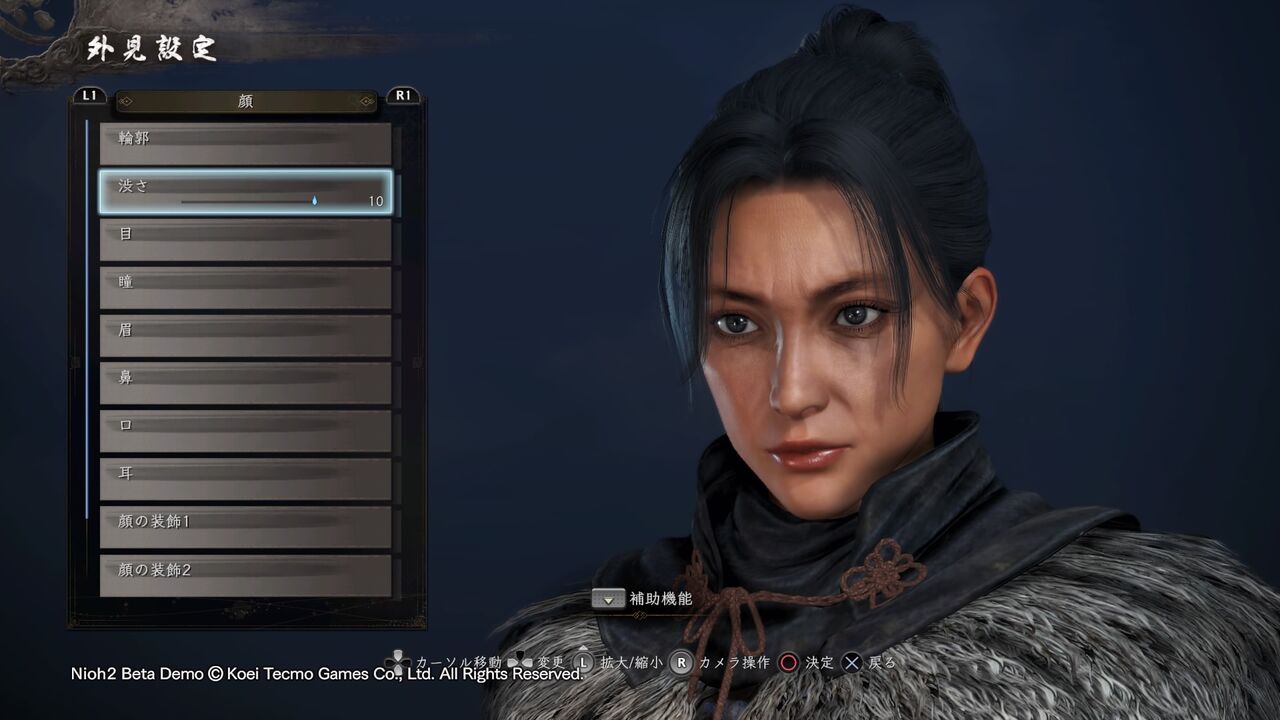Switch to the 顔 category tab

point(243,100)
